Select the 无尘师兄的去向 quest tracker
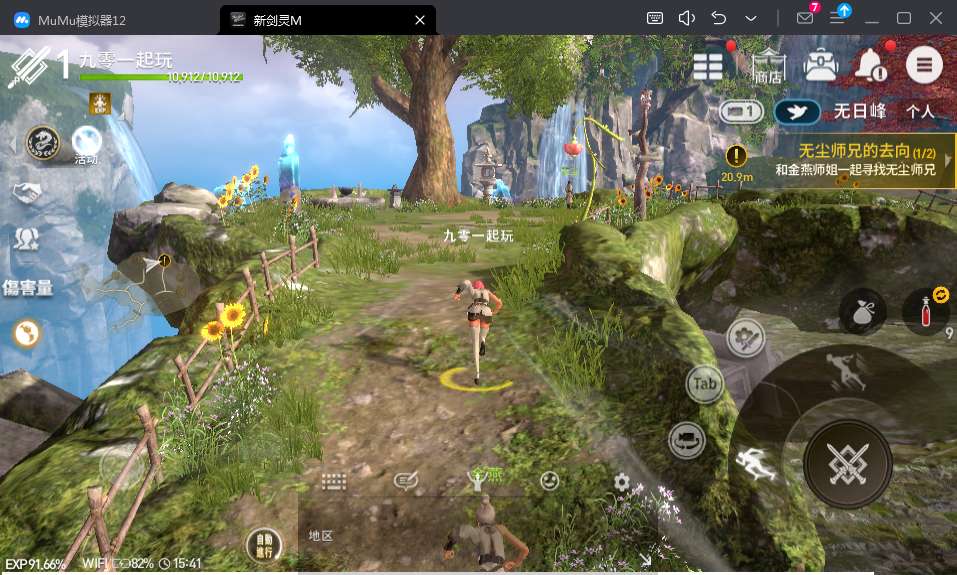 (x=855, y=161)
